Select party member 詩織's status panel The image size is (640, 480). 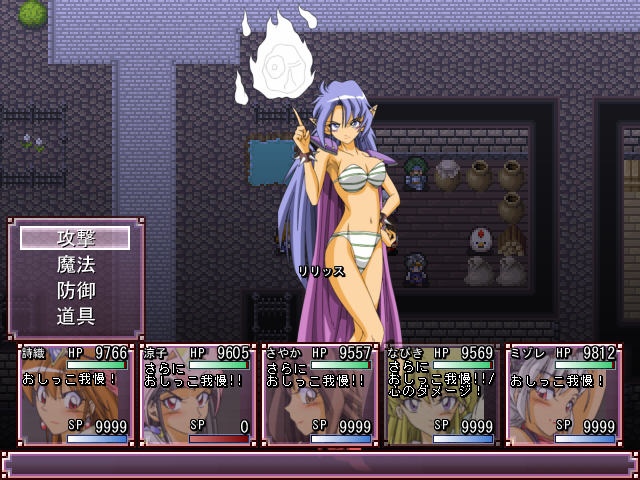coord(76,395)
